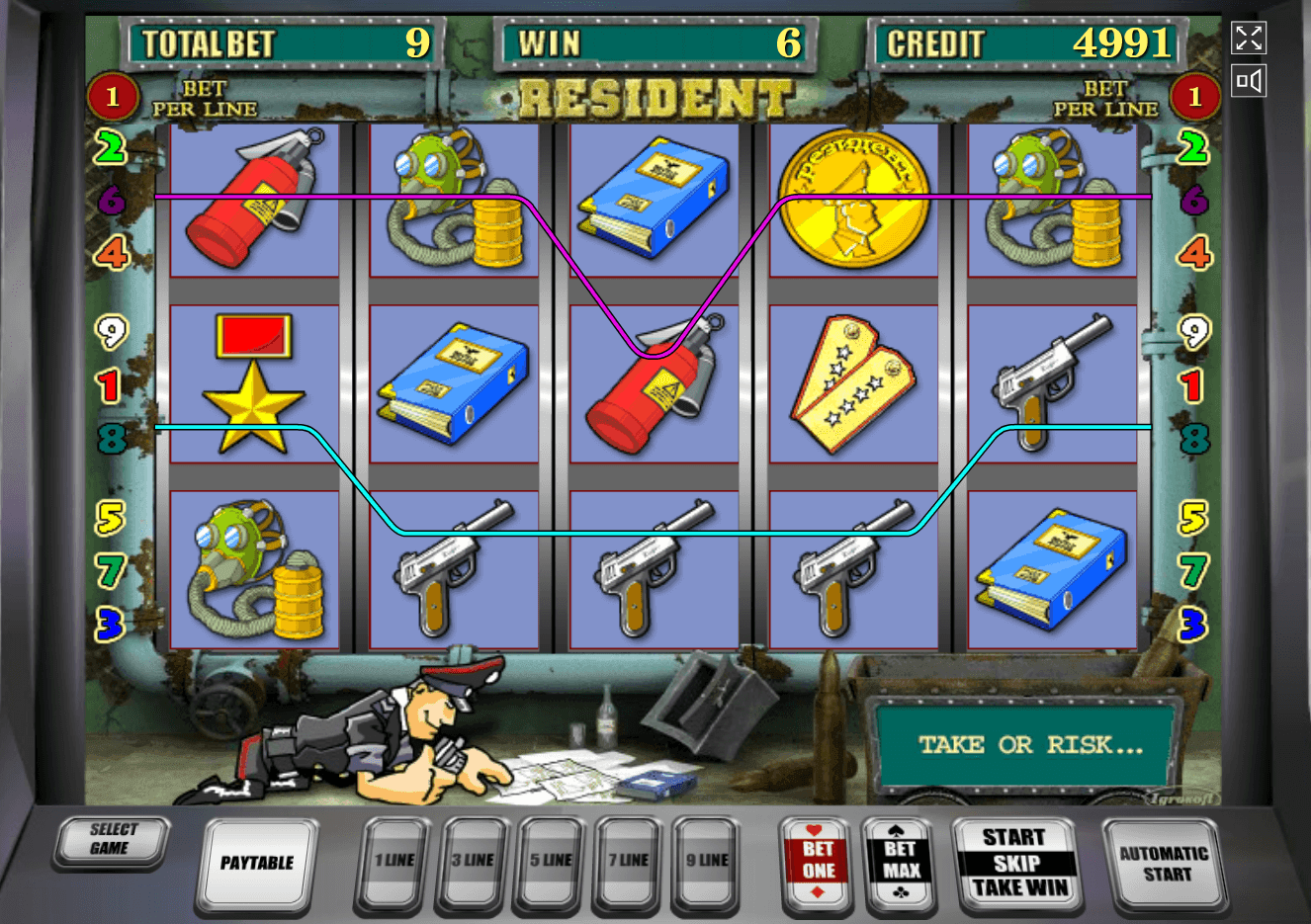
Task: Toggle the sound speaker icon
Action: pyautogui.click(x=1249, y=81)
